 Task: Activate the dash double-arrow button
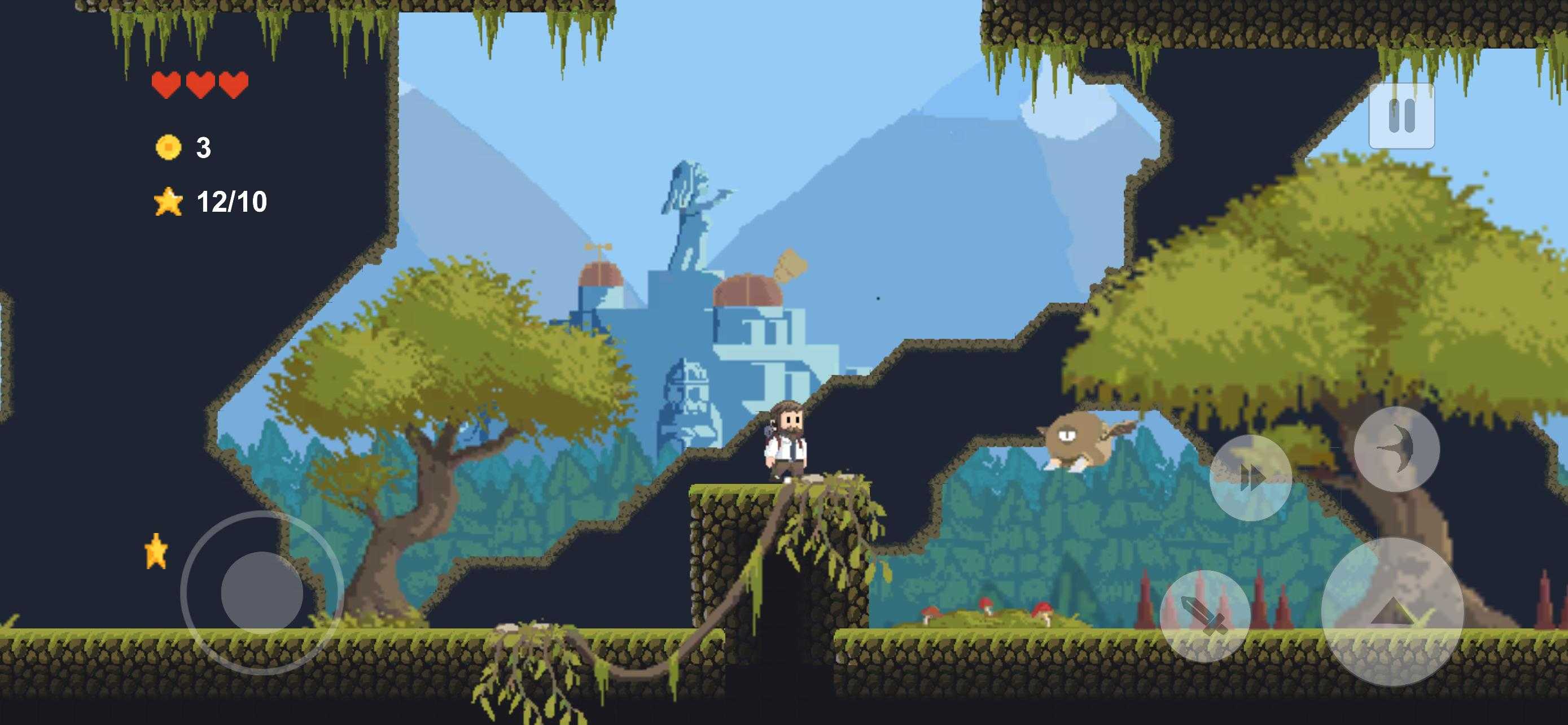[1250, 477]
